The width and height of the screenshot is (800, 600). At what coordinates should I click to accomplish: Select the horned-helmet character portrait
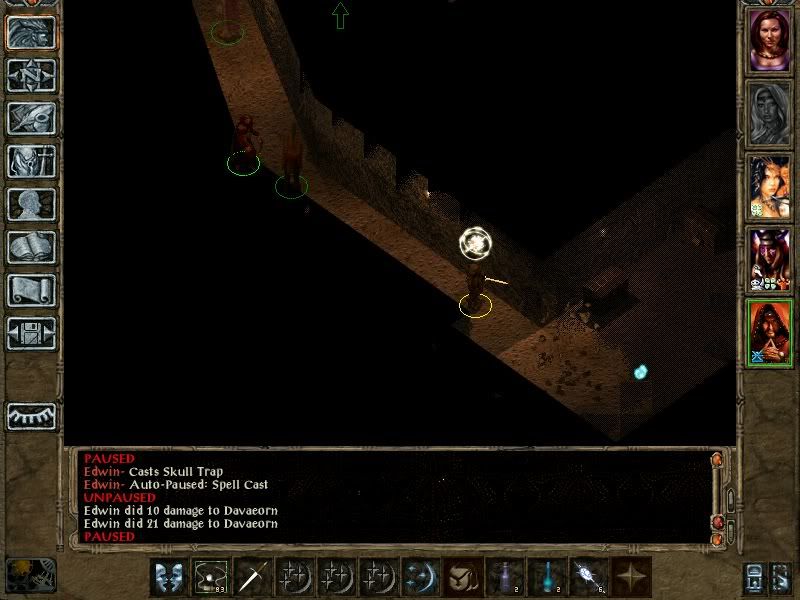tap(769, 260)
